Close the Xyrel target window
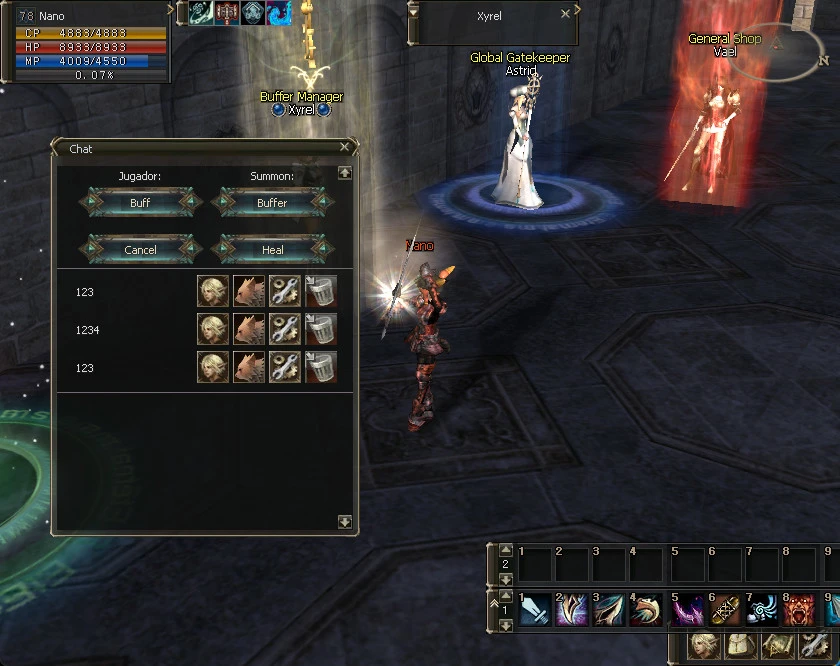 click(x=565, y=14)
